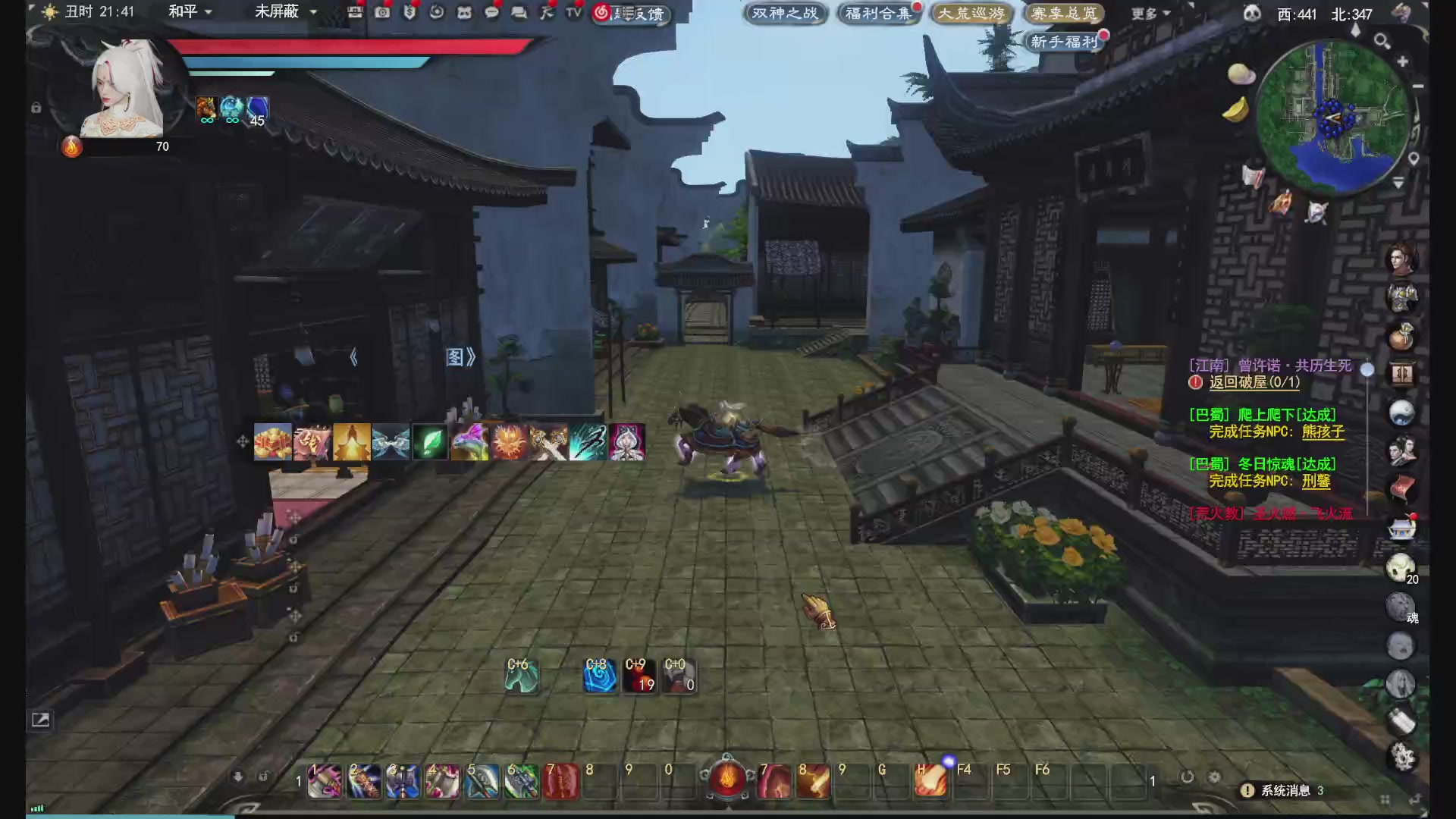Toggle the interface lock beside the character portrait

pyautogui.click(x=36, y=108)
